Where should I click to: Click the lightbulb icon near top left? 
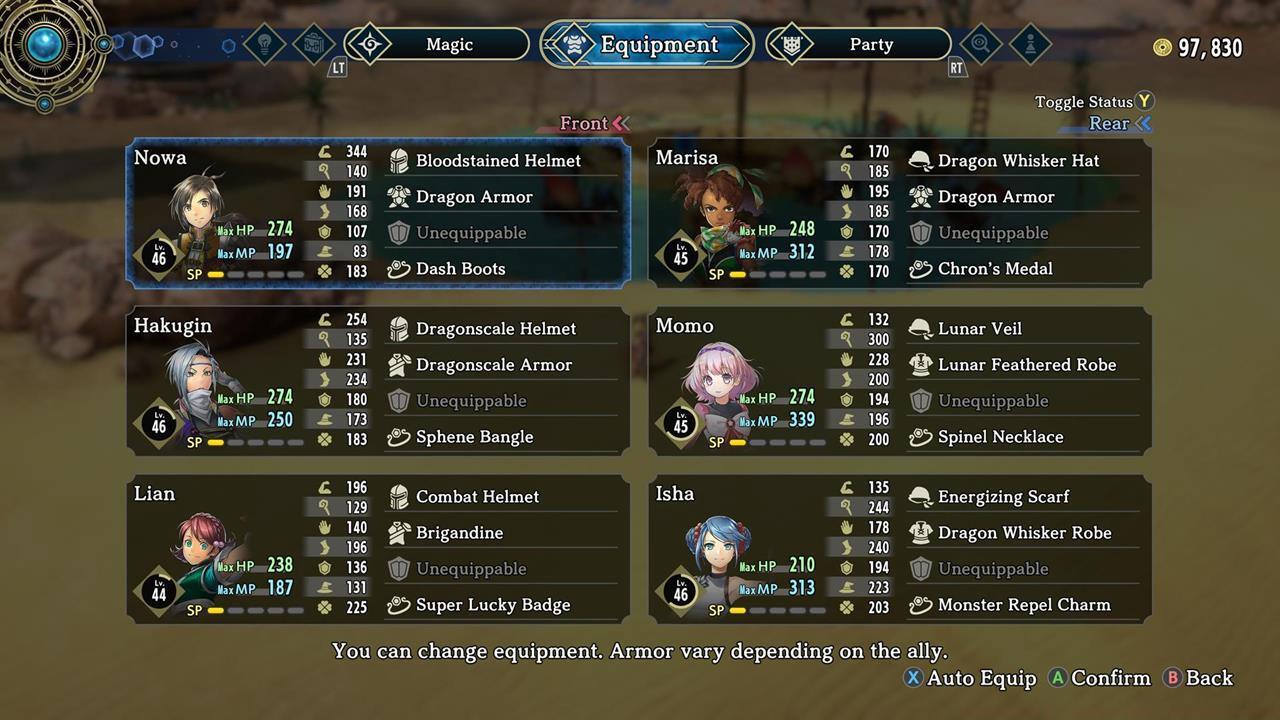tap(262, 44)
